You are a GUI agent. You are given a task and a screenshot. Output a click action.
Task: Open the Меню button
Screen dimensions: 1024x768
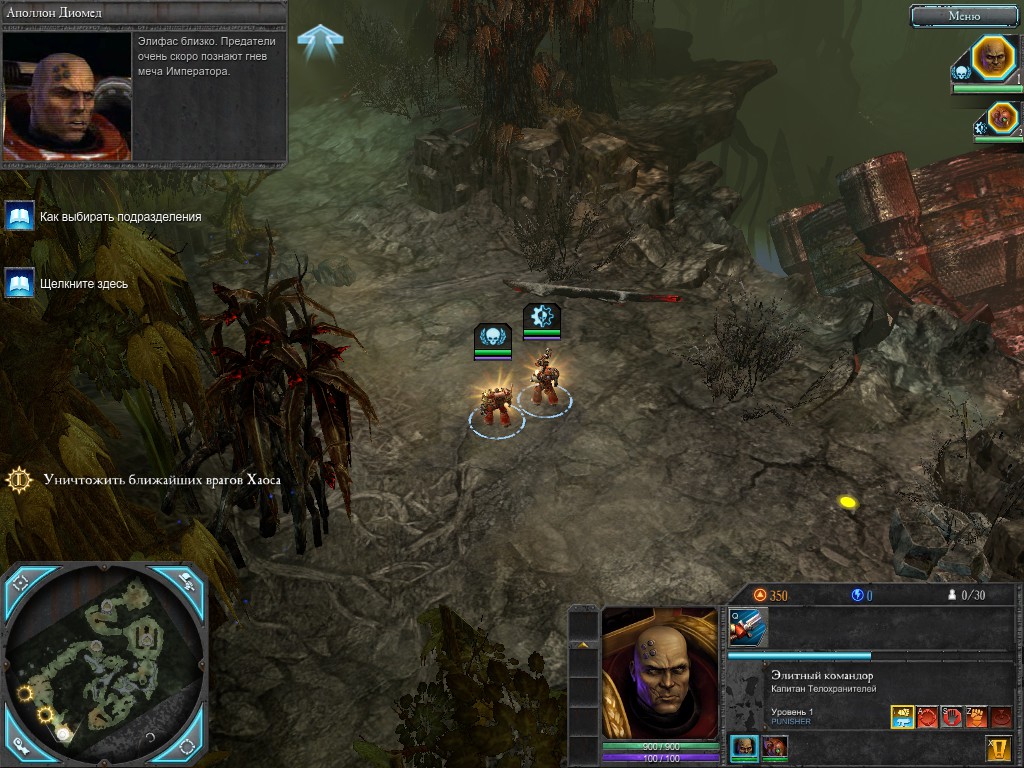tap(964, 15)
